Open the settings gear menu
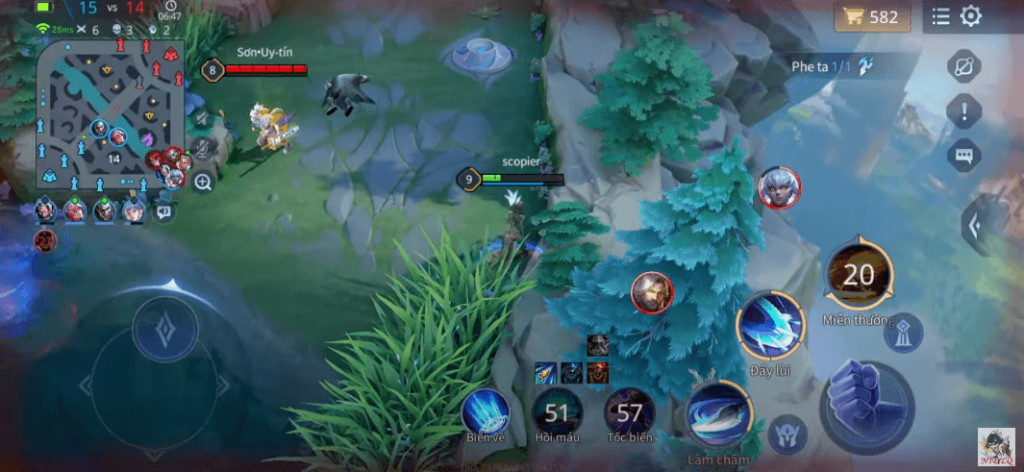This screenshot has height=472, width=1024. [x=971, y=16]
